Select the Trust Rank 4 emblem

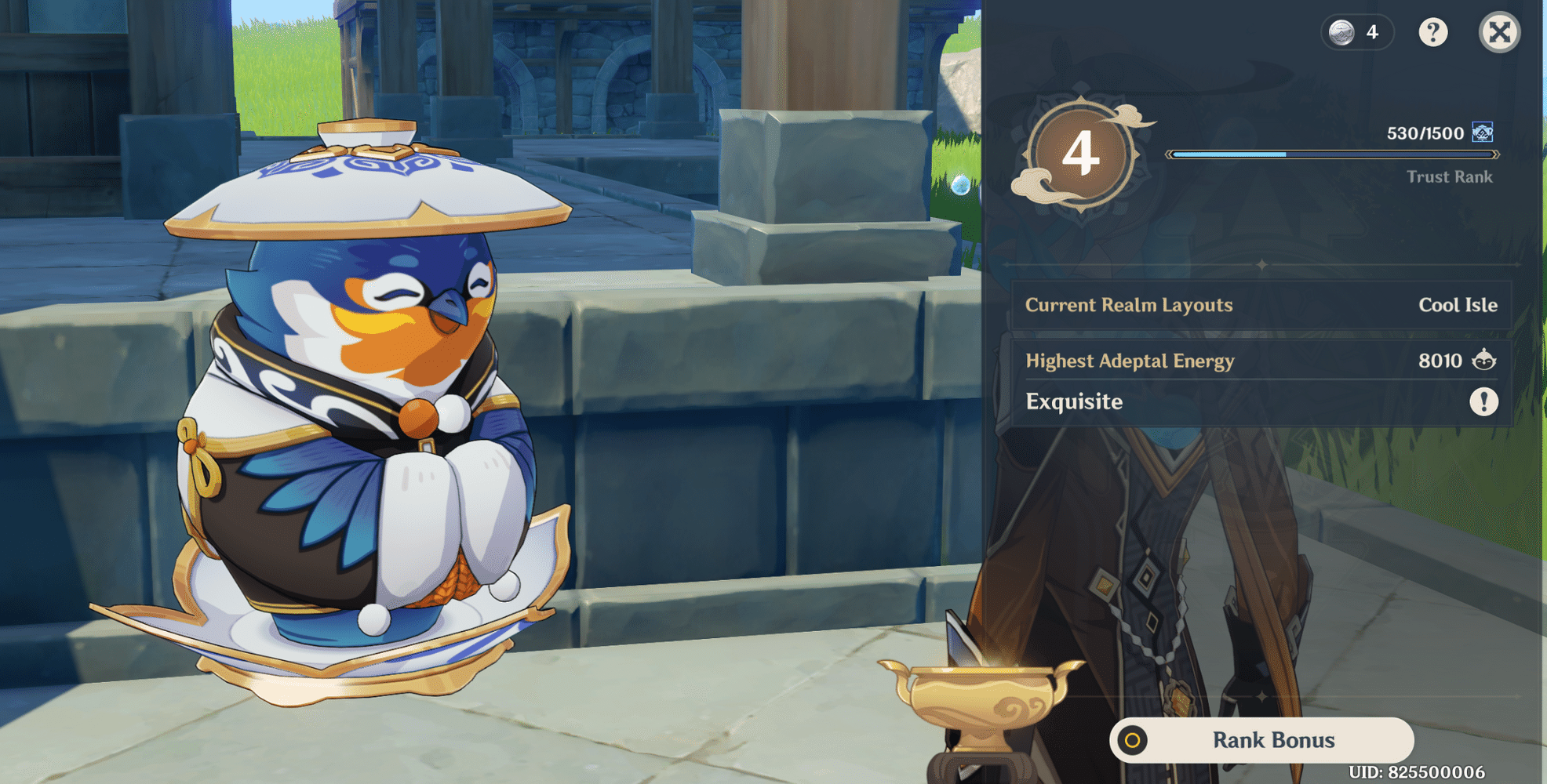coord(1082,157)
